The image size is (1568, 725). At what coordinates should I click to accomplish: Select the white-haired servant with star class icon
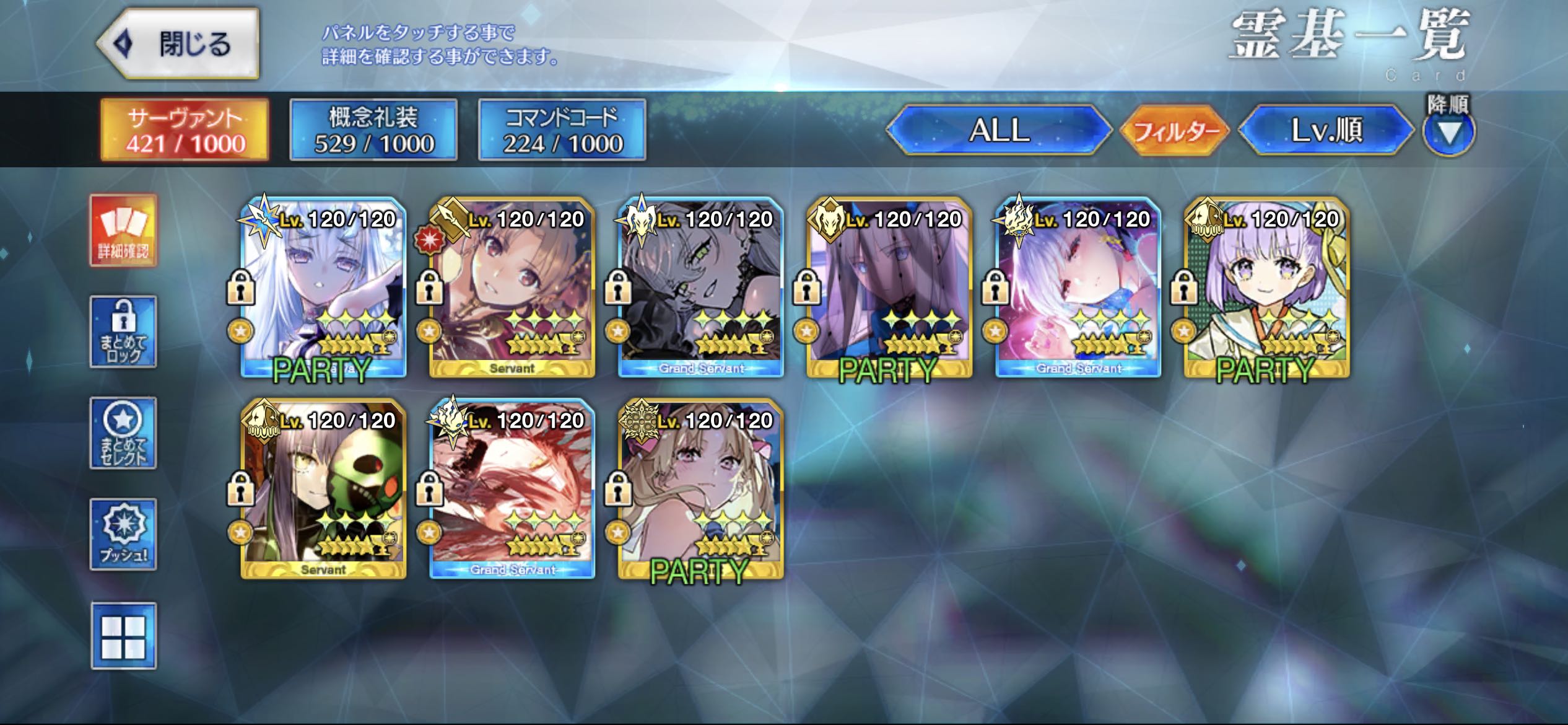[323, 288]
